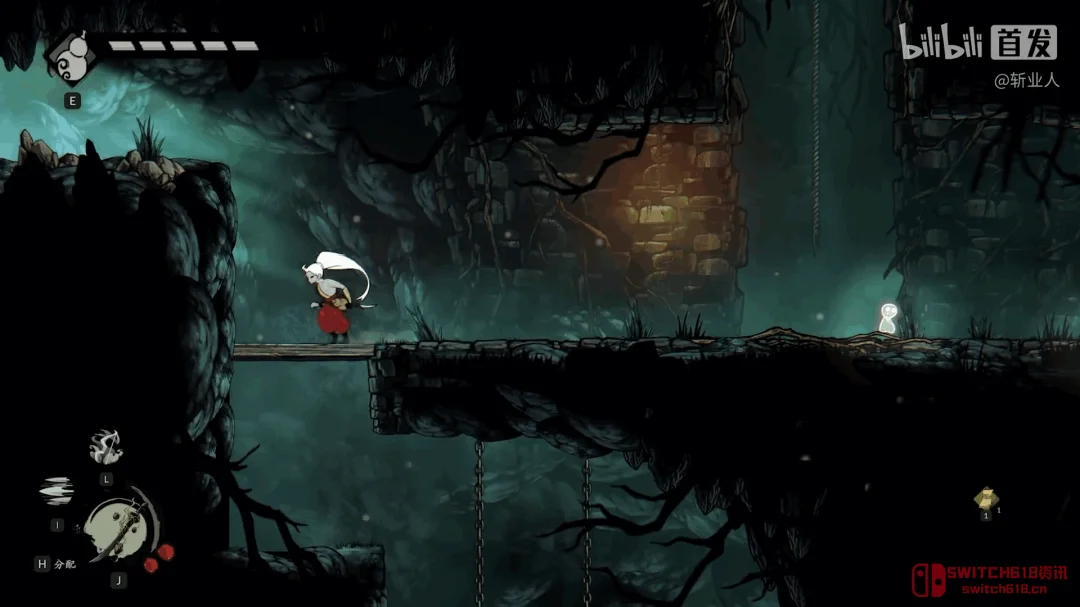Activate the white flame skill icon
1080x607 pixels.
point(105,448)
